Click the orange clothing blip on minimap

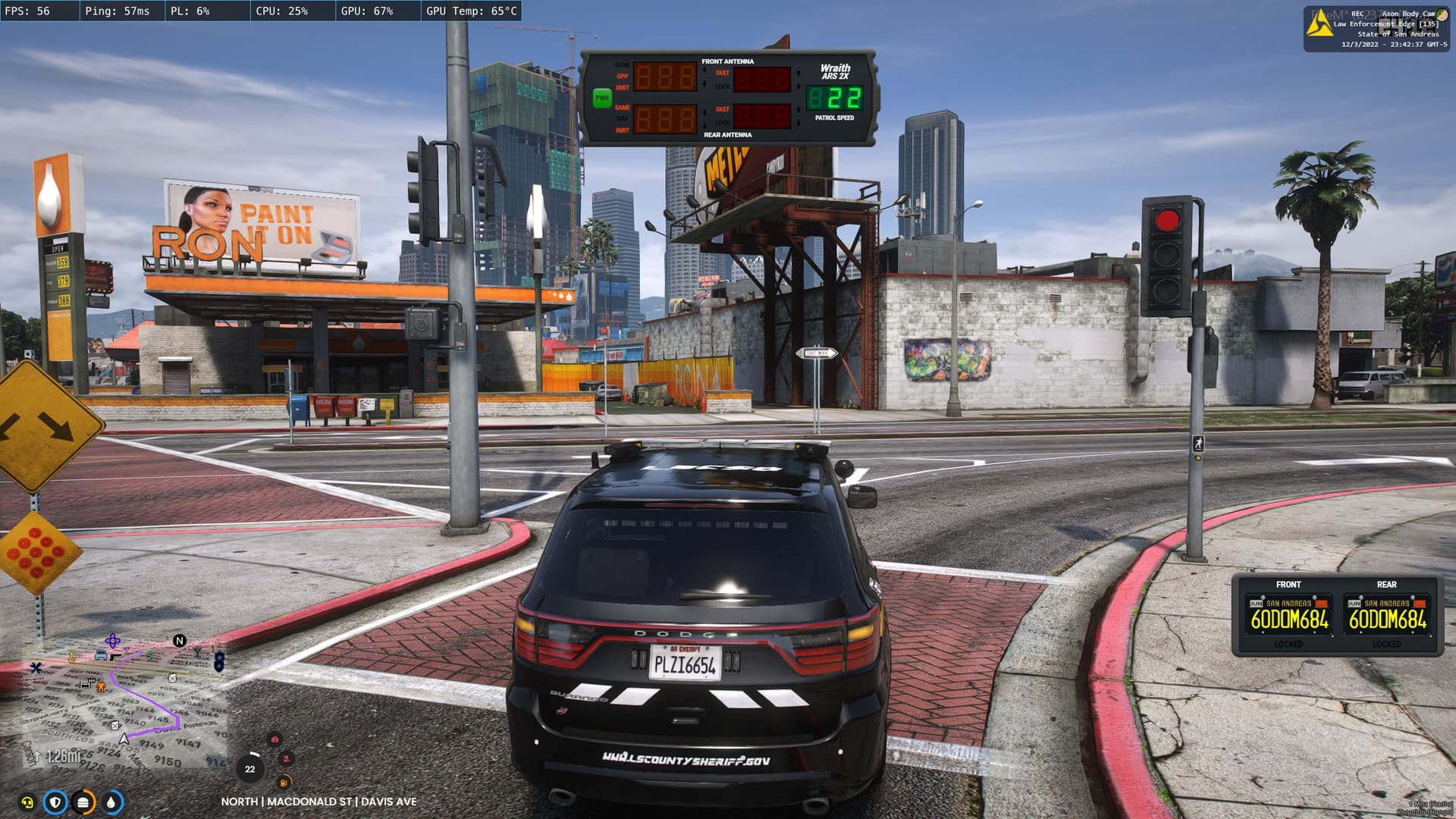pyautogui.click(x=101, y=686)
